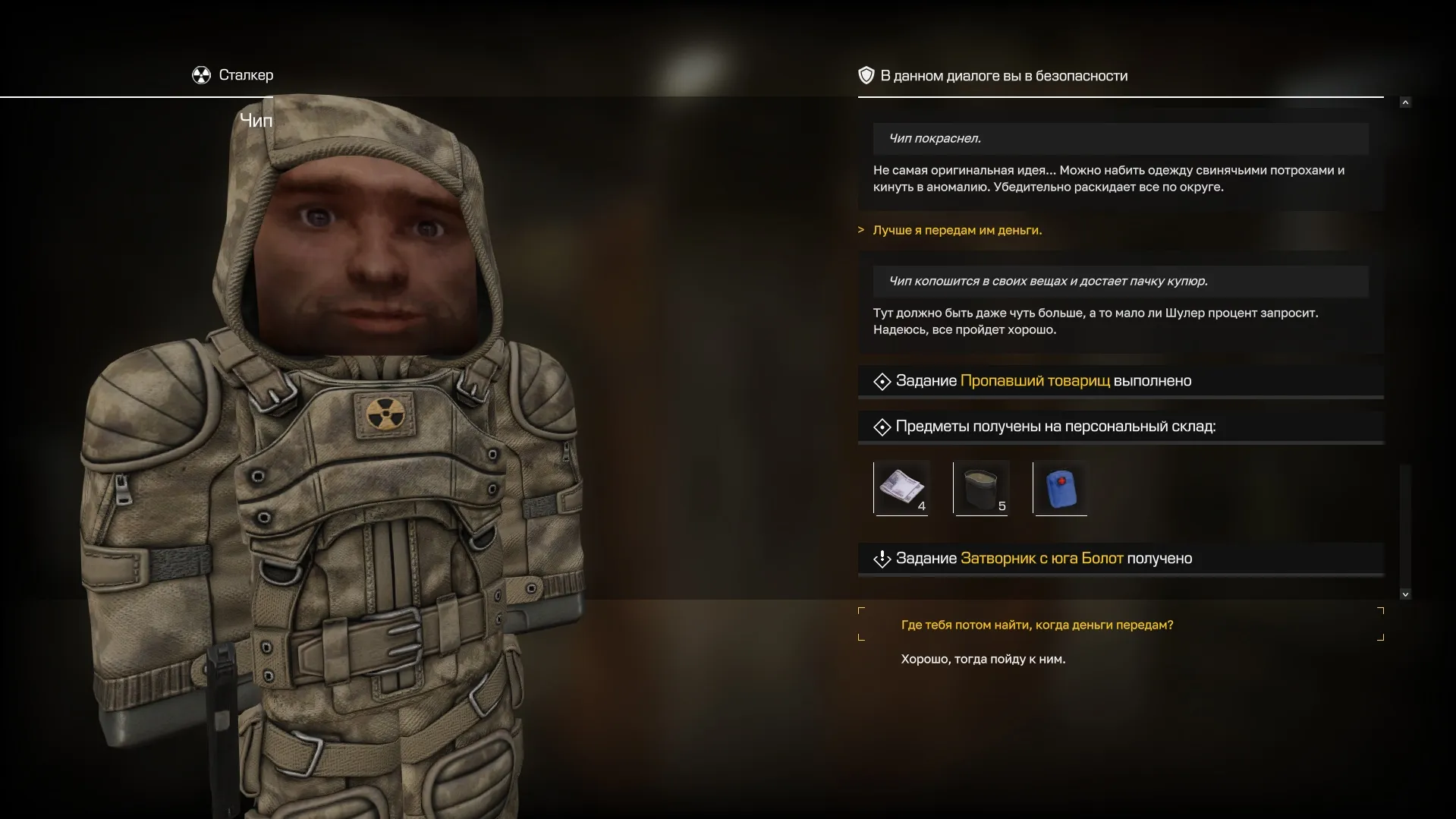Click the dialogue log scroll-down arrow
The height and width of the screenshot is (819, 1456).
[1405, 594]
